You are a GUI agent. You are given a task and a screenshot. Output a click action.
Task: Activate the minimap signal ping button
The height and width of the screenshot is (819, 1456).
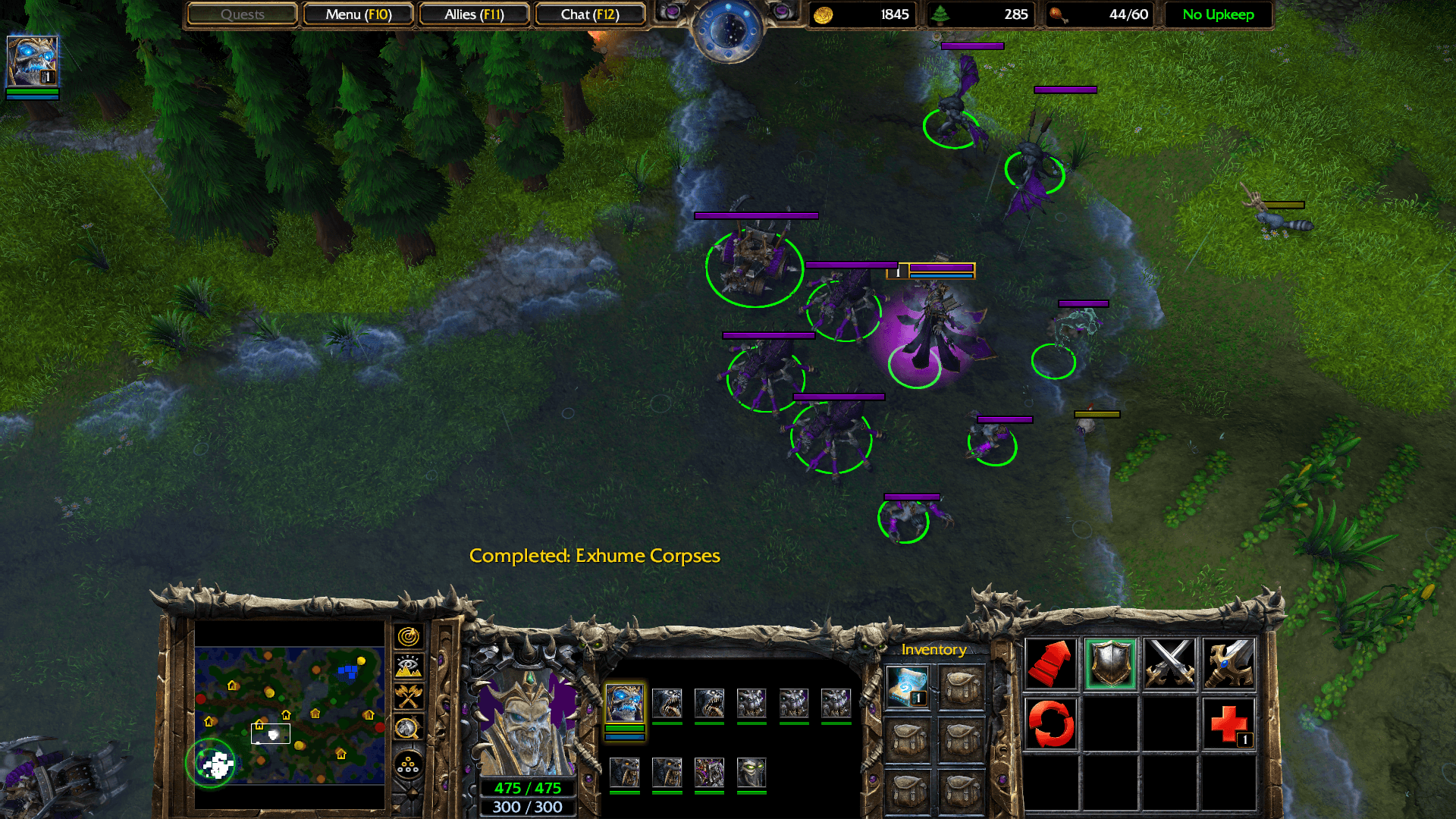(x=408, y=637)
